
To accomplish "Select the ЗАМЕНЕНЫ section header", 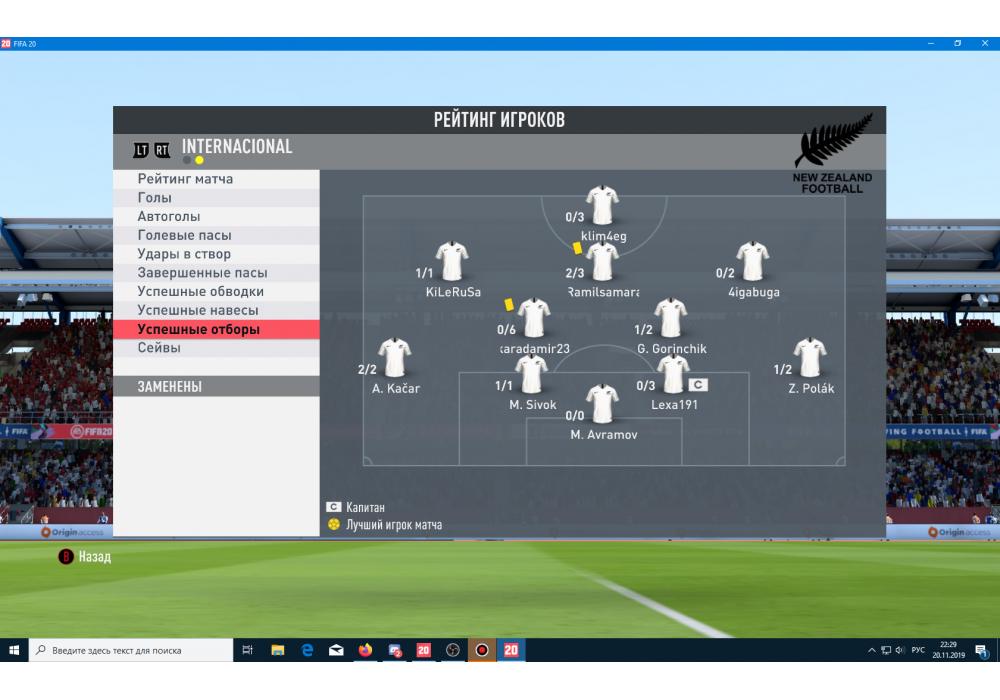I will click(x=170, y=387).
